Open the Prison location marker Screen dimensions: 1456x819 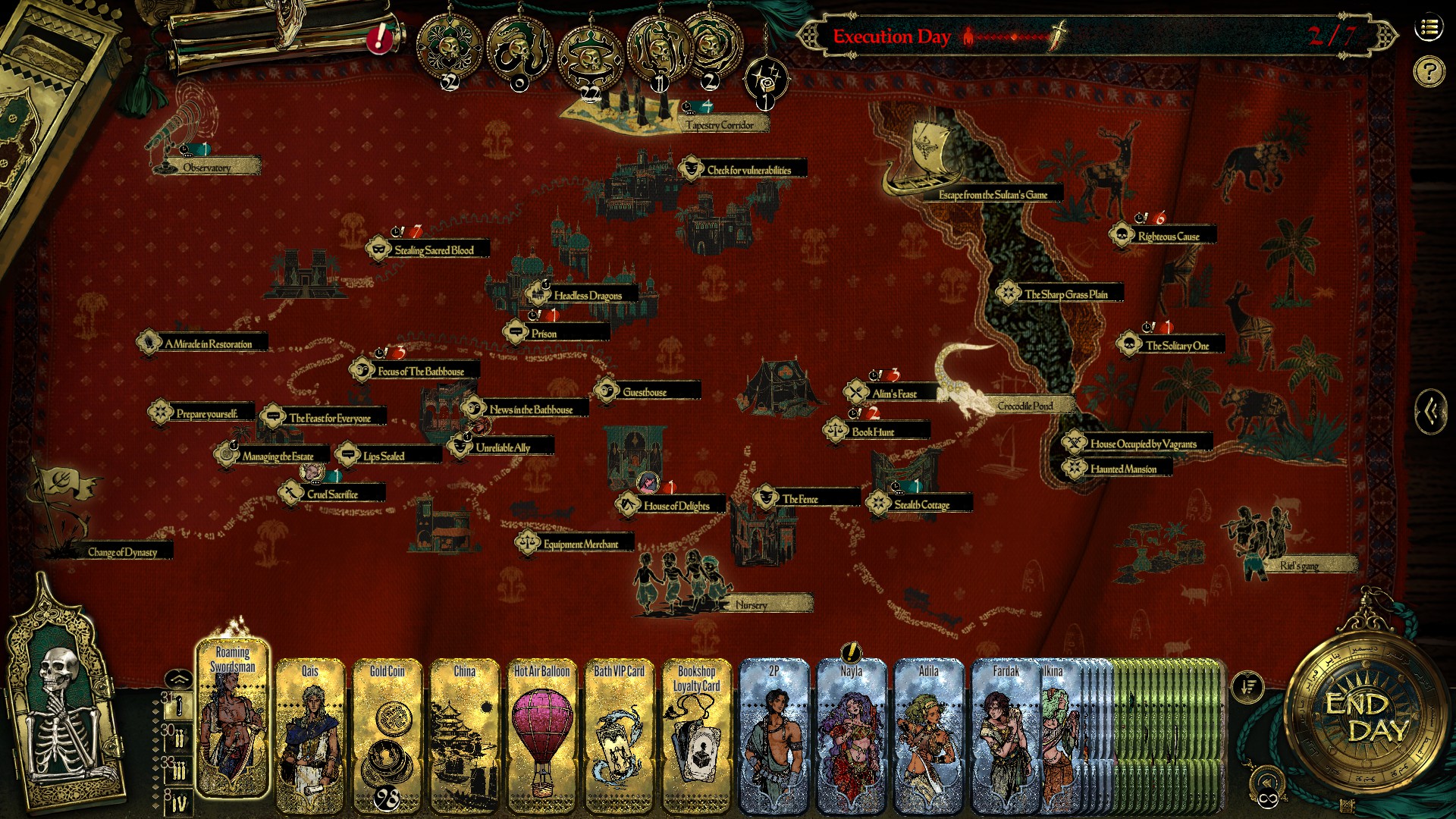click(544, 334)
